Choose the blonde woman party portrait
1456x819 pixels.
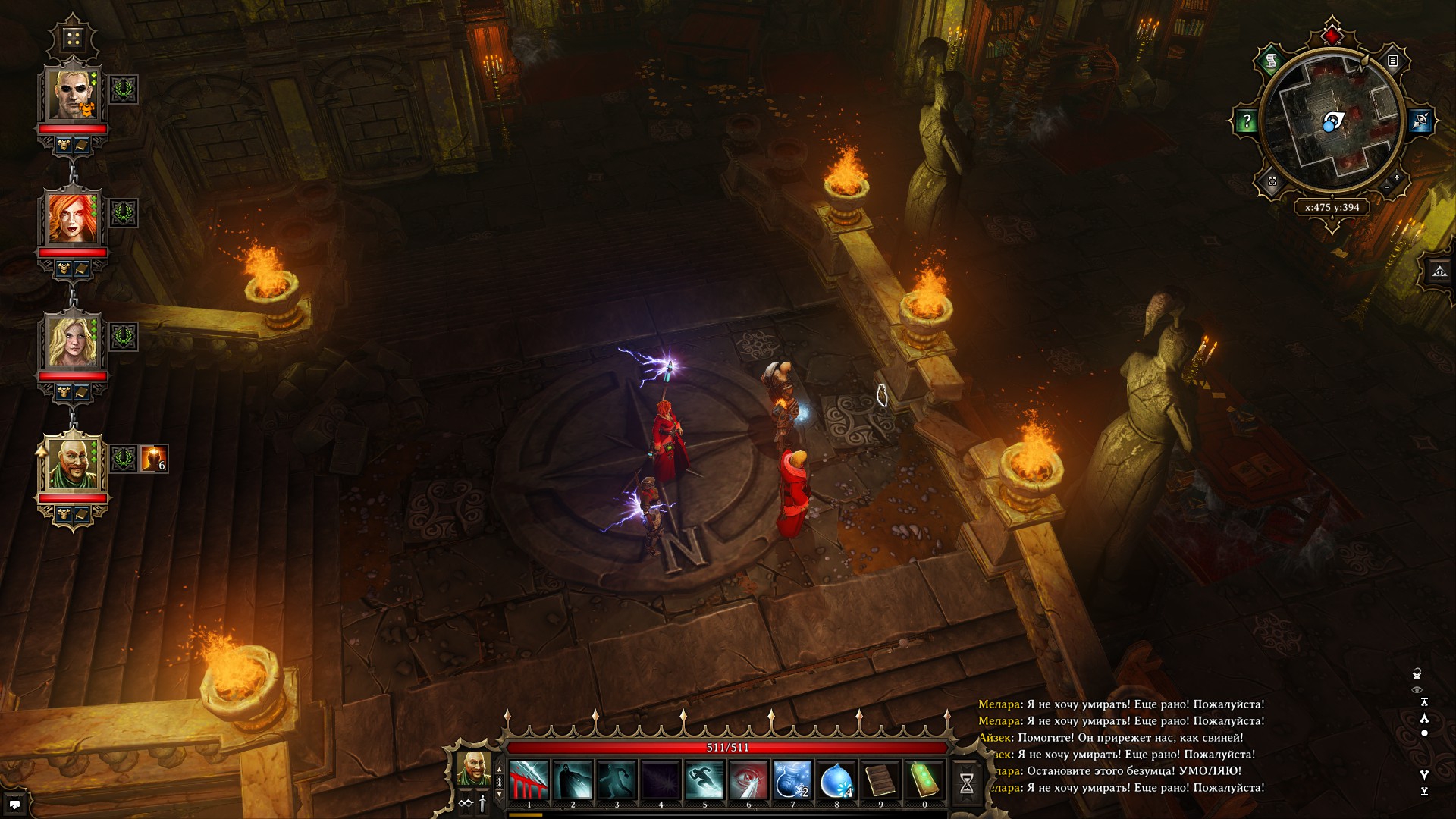coord(73,341)
